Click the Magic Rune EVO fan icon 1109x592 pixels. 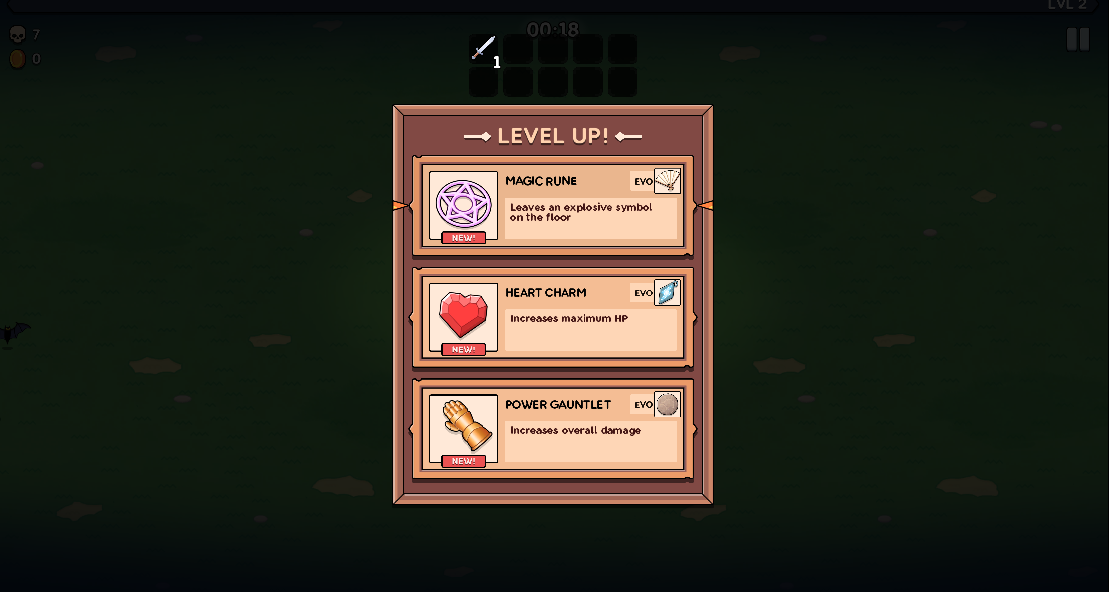(667, 181)
